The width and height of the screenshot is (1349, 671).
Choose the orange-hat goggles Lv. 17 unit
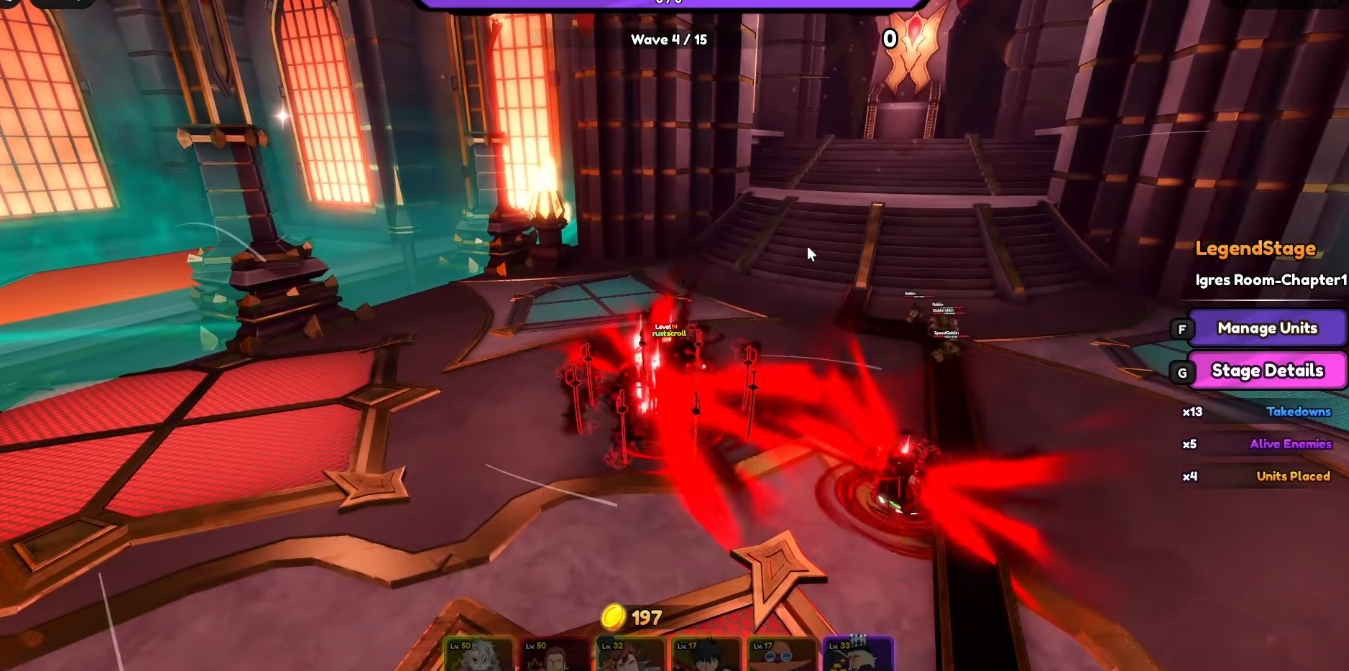(x=781, y=654)
